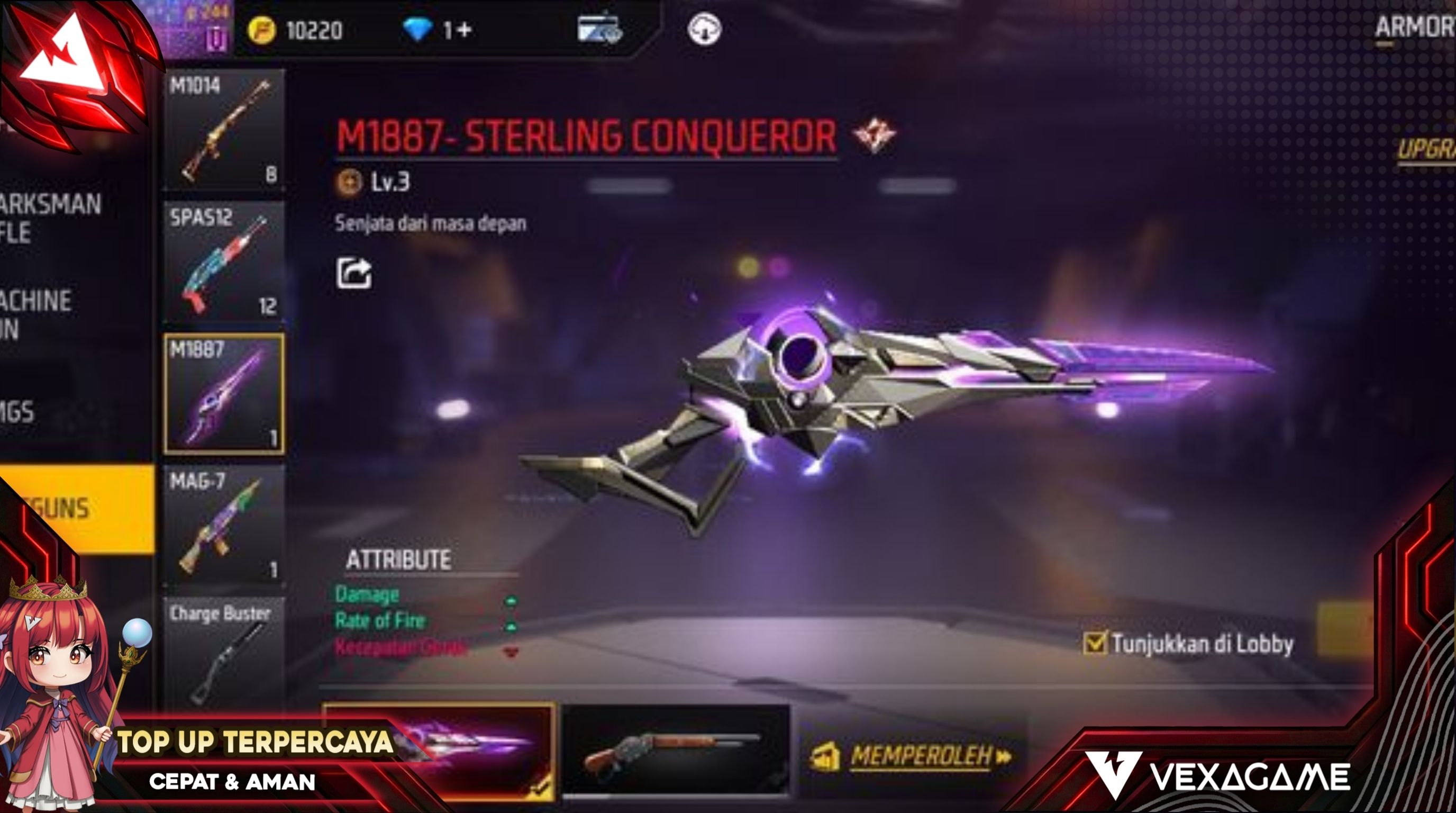1456x813 pixels.
Task: Toggle the Tunjukkan di Lobby checkbox
Action: pyautogui.click(x=1094, y=644)
